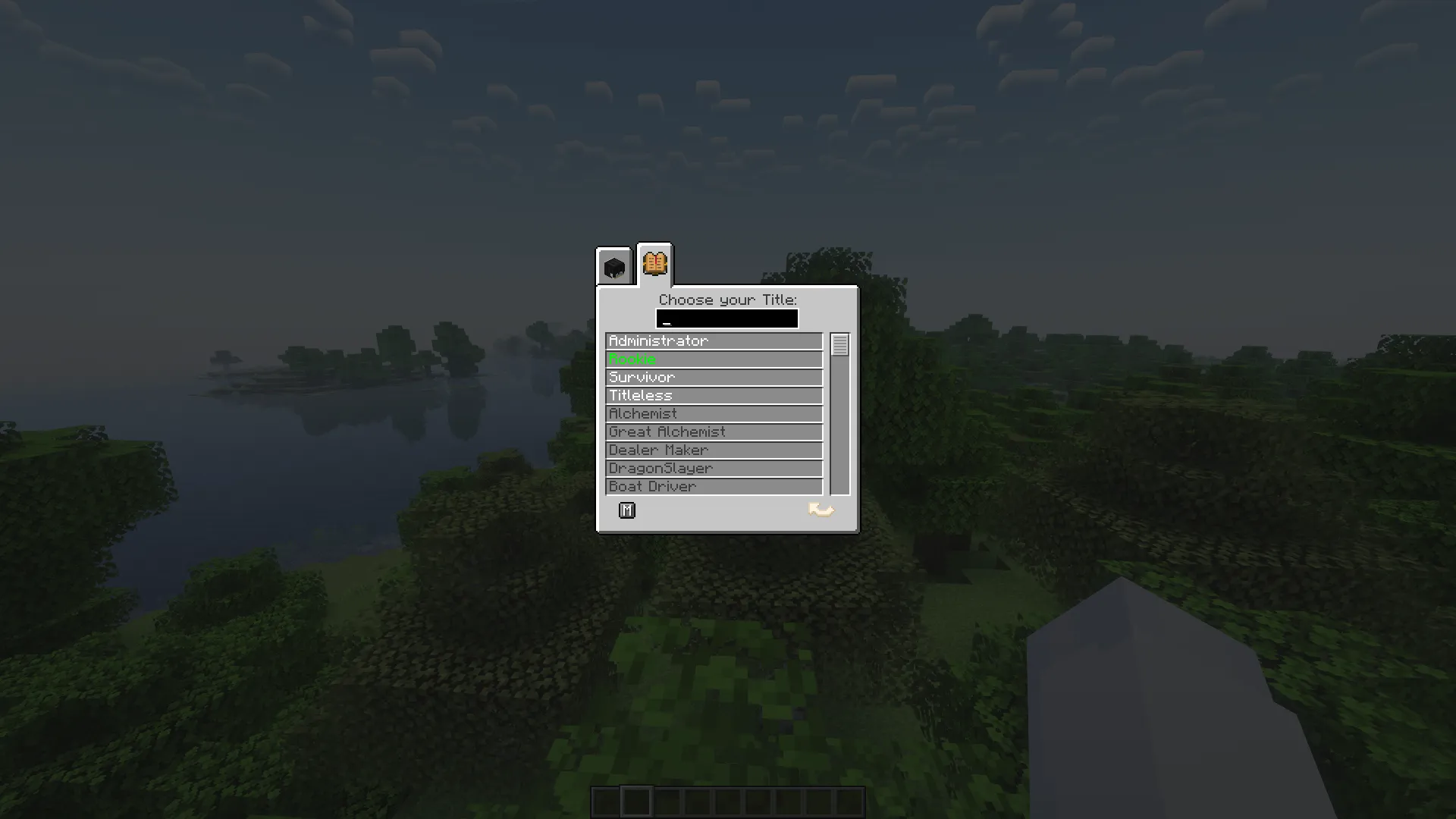1456x819 pixels.
Task: Select the Alchemist title
Action: pyautogui.click(x=713, y=413)
